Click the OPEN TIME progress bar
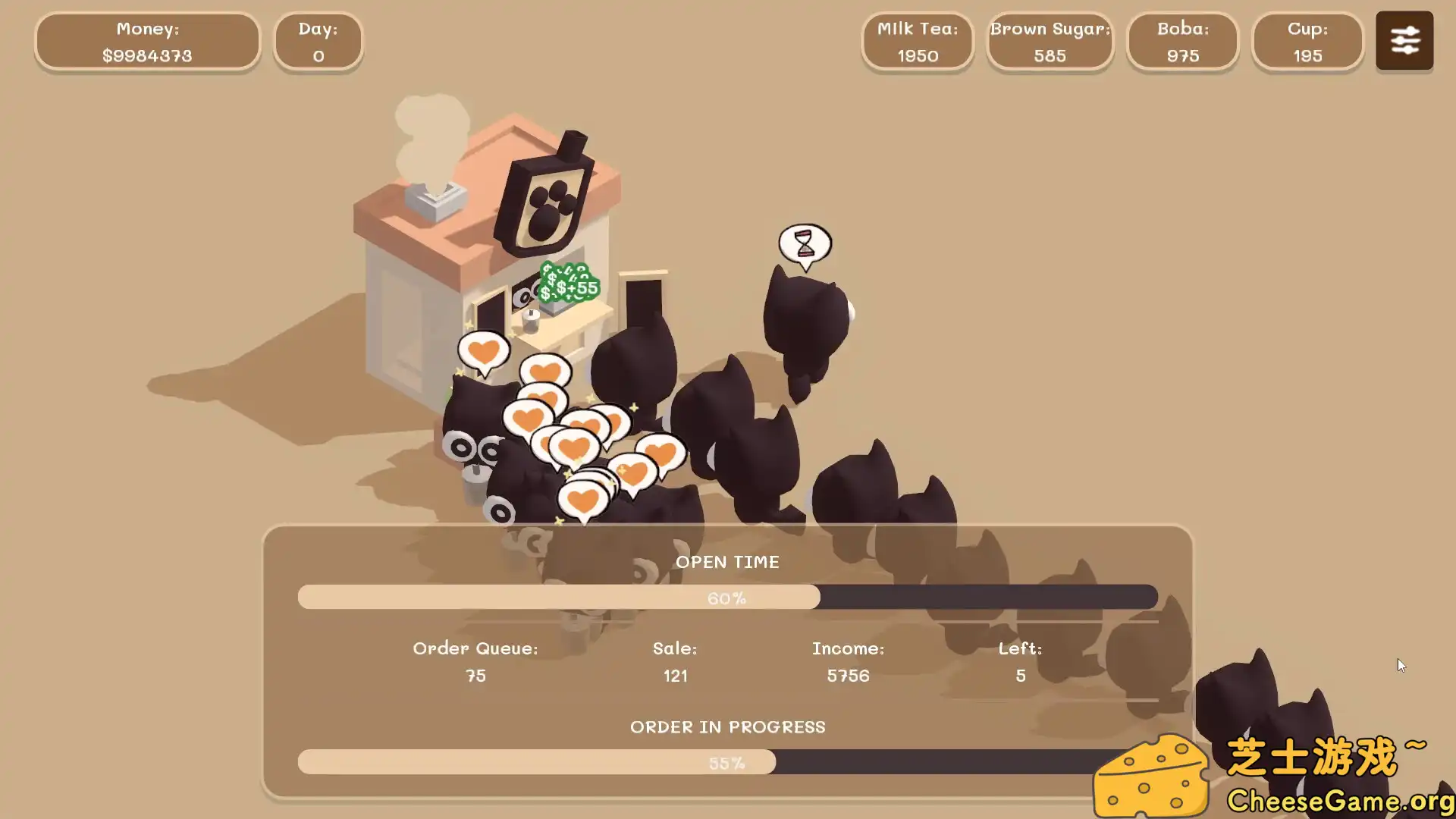Viewport: 1456px width, 819px height. tap(727, 598)
